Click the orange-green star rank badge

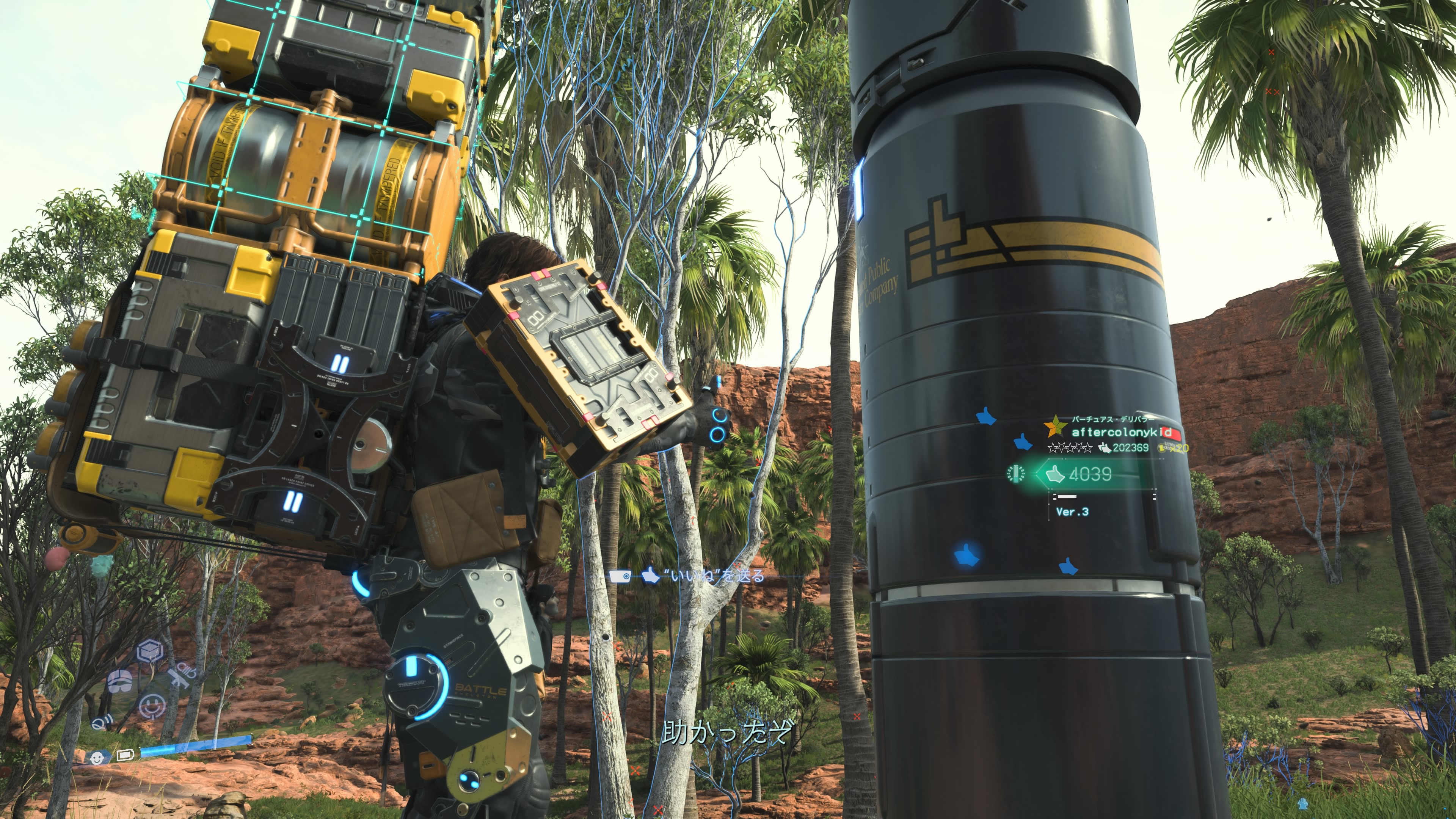tap(1055, 427)
